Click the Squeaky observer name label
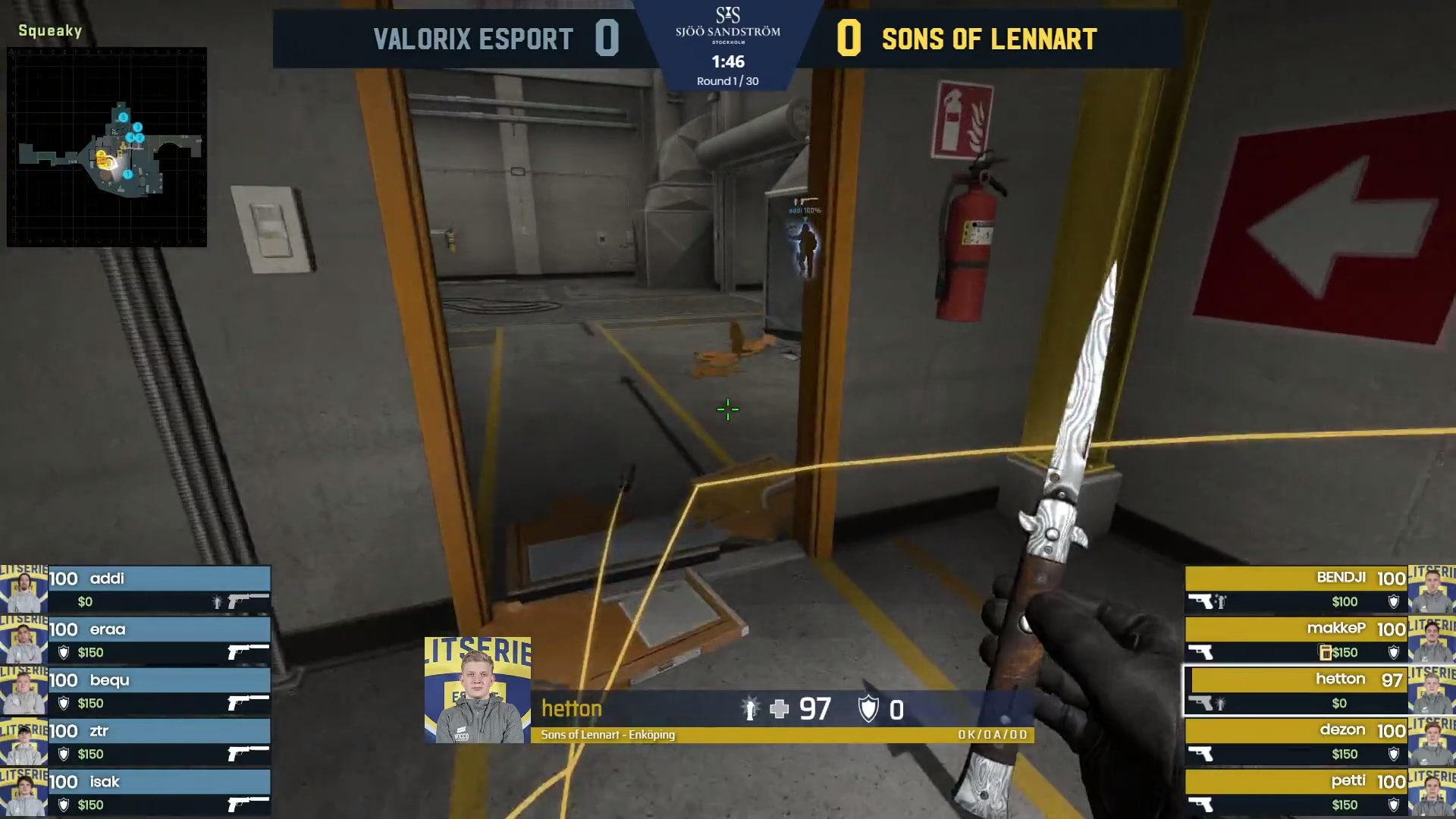1456x819 pixels. 49,31
